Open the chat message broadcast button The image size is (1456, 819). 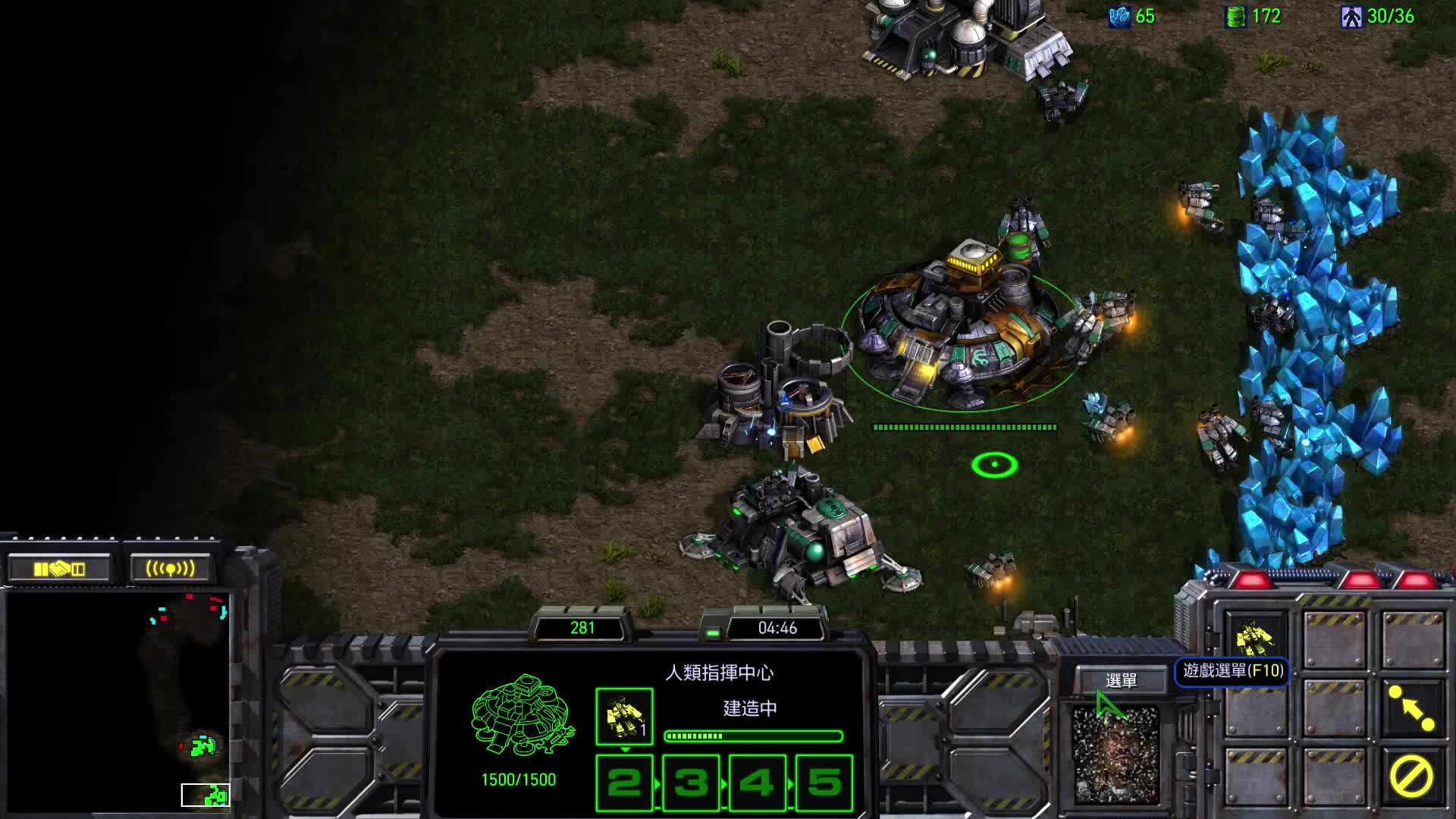pos(170,569)
